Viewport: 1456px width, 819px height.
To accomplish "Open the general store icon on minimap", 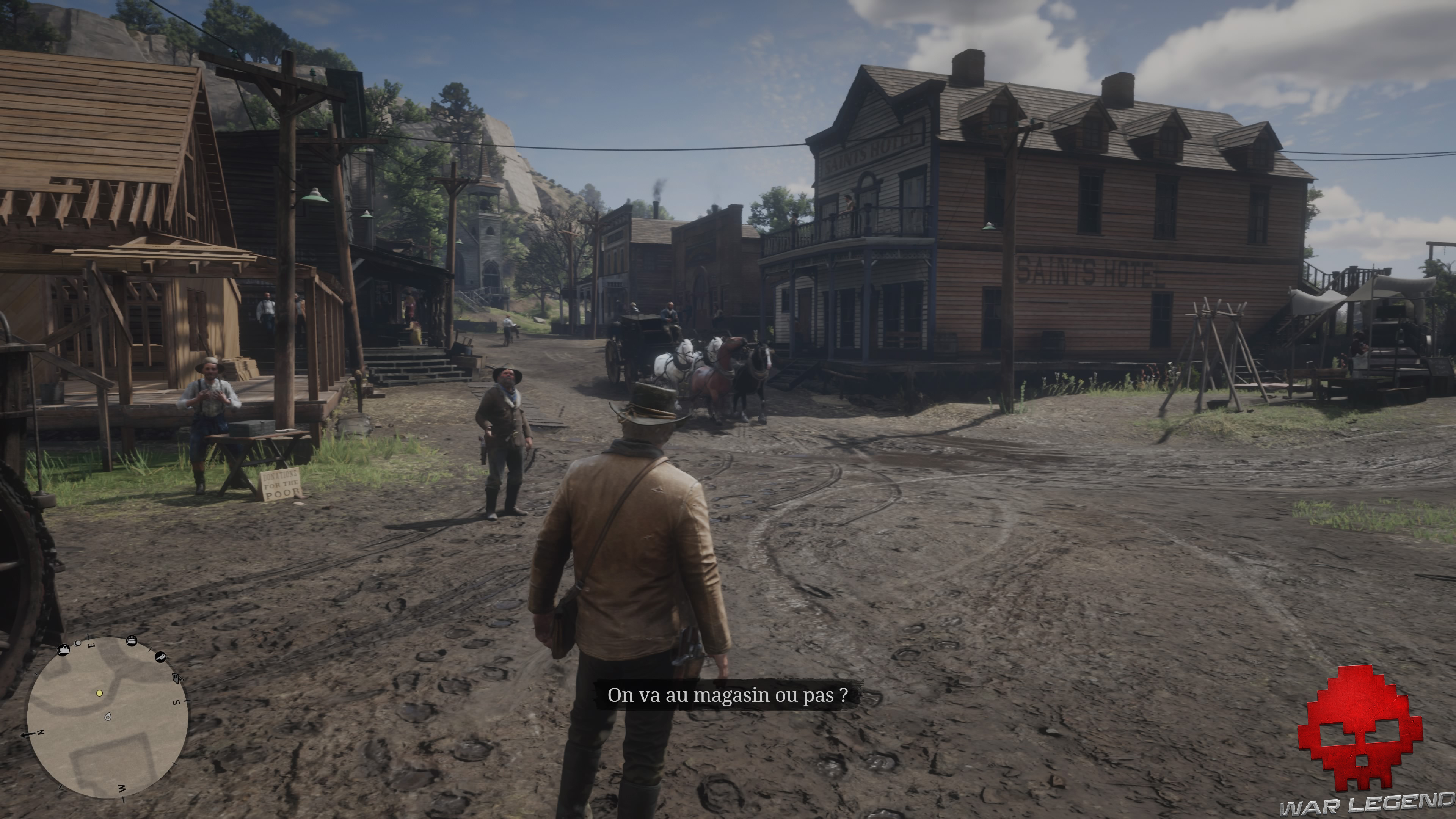I will pos(64,650).
